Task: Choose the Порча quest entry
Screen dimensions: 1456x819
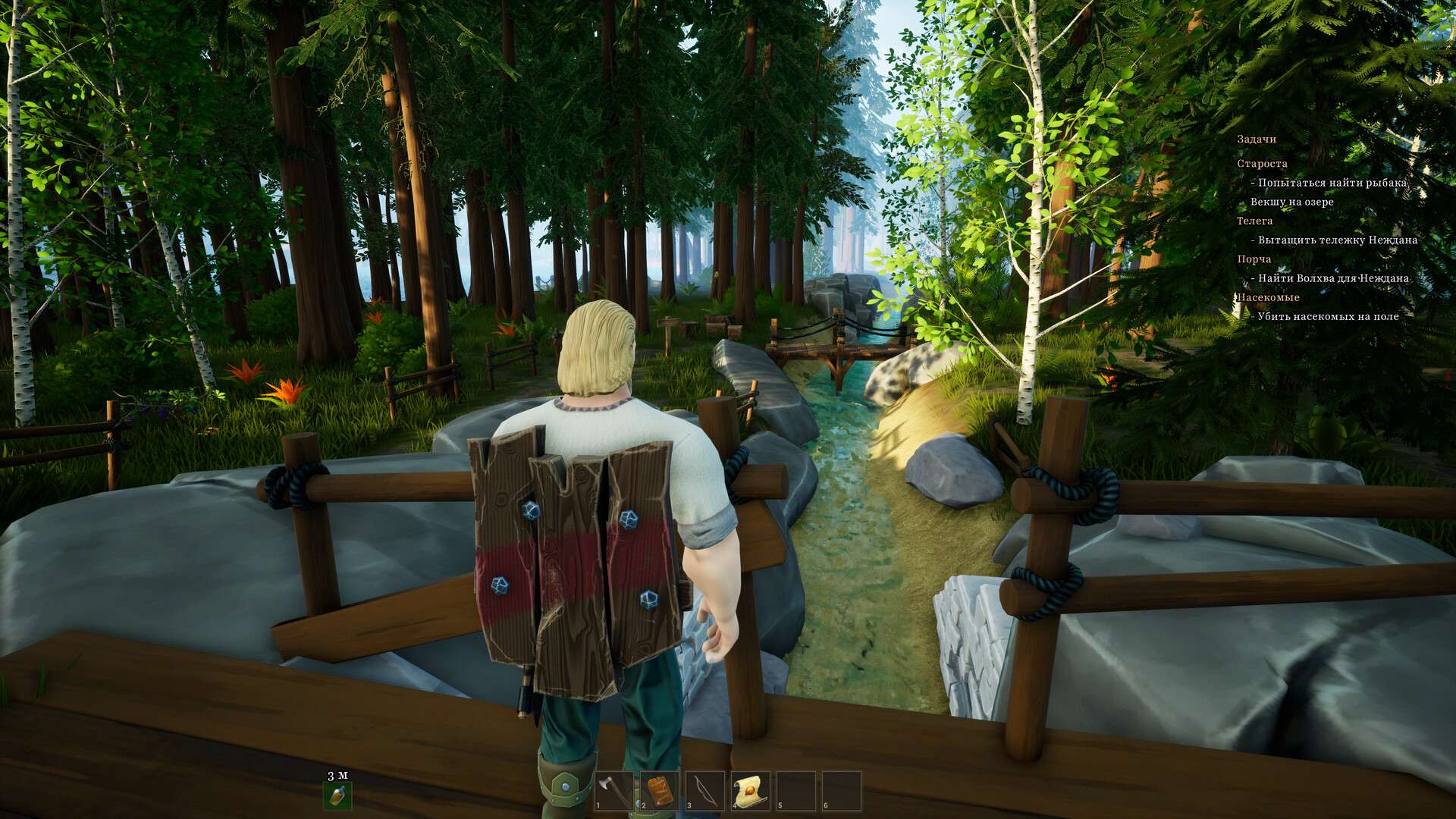Action: (1254, 259)
